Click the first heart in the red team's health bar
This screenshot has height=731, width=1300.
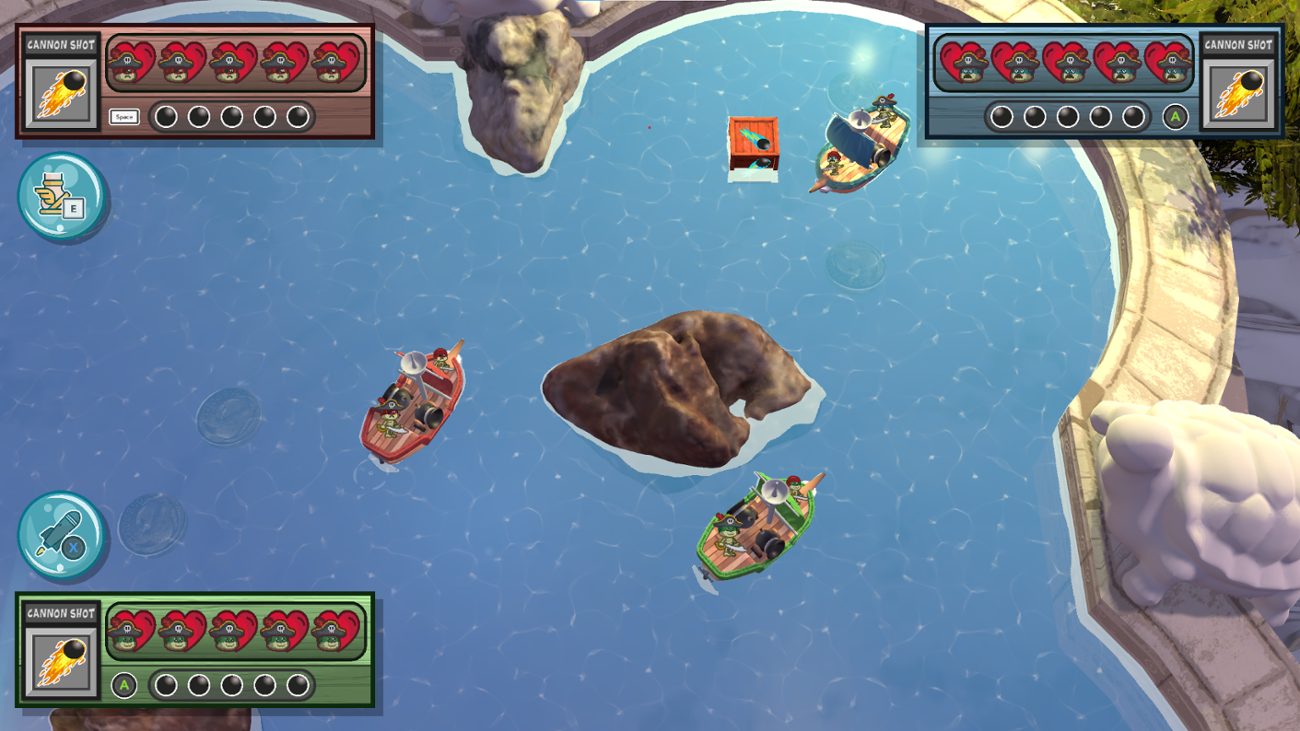pyautogui.click(x=131, y=62)
